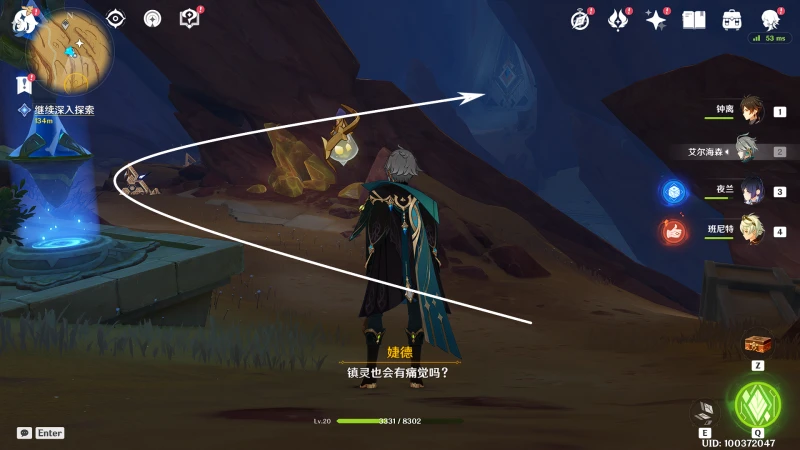
Task: Toggle the eye-shaped Elemental Sight icon
Action: click(116, 18)
